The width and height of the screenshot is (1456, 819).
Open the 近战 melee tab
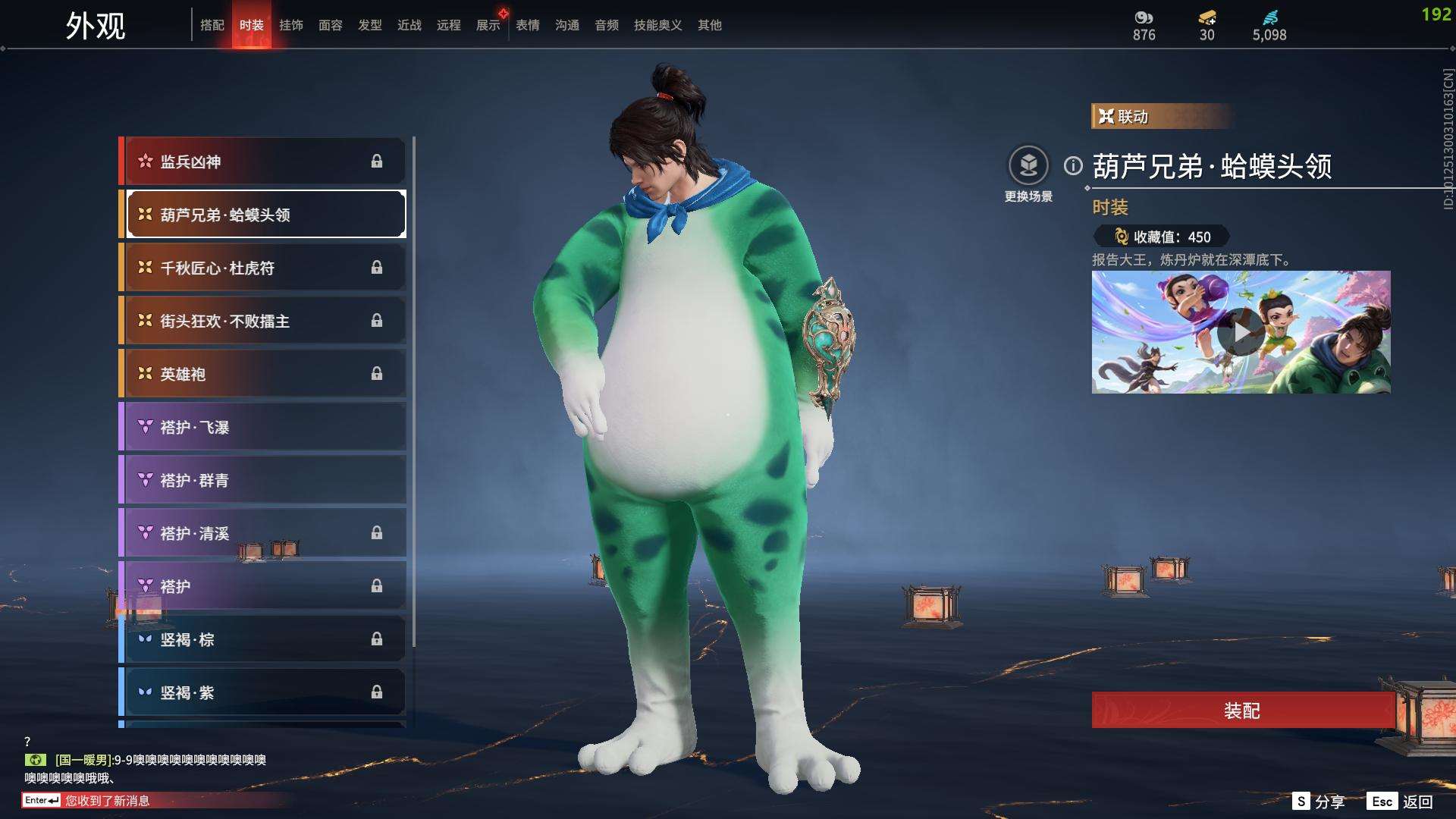click(409, 25)
